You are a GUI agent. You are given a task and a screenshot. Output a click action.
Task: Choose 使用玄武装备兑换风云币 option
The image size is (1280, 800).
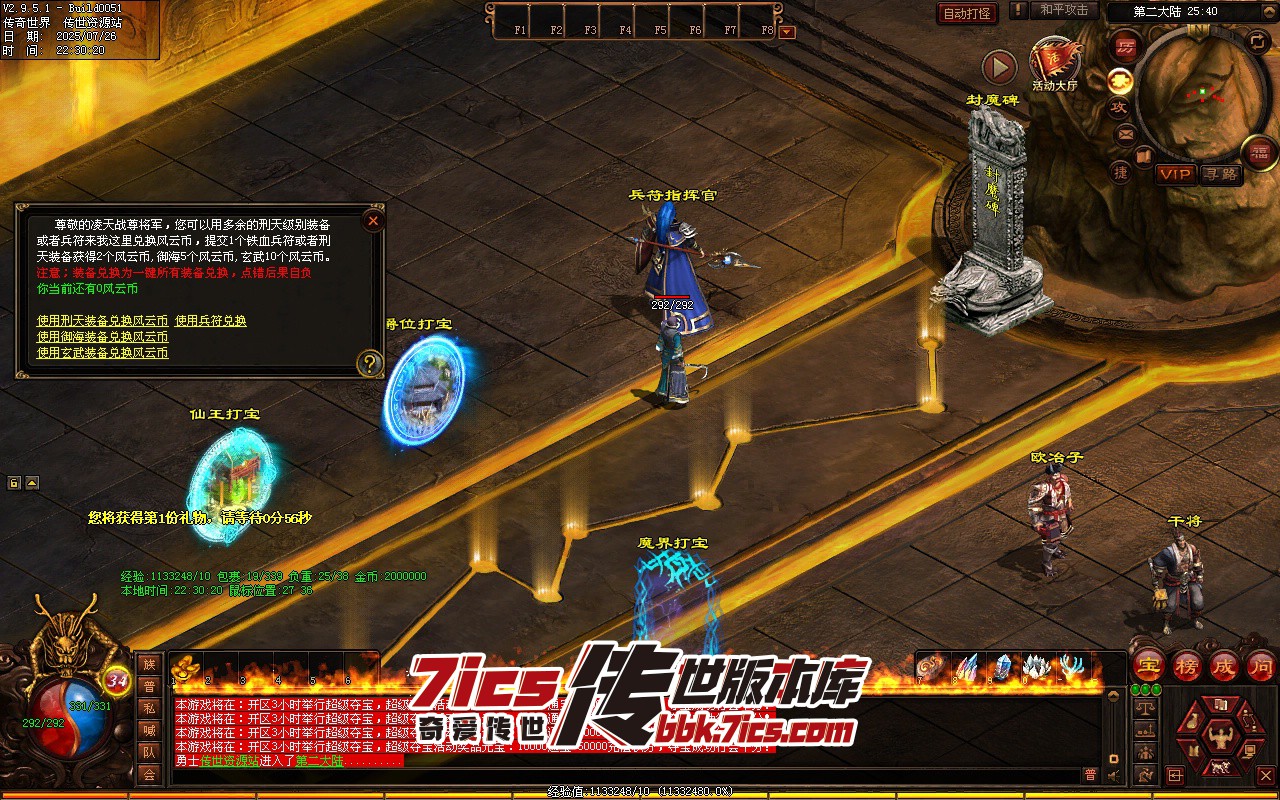(x=102, y=353)
